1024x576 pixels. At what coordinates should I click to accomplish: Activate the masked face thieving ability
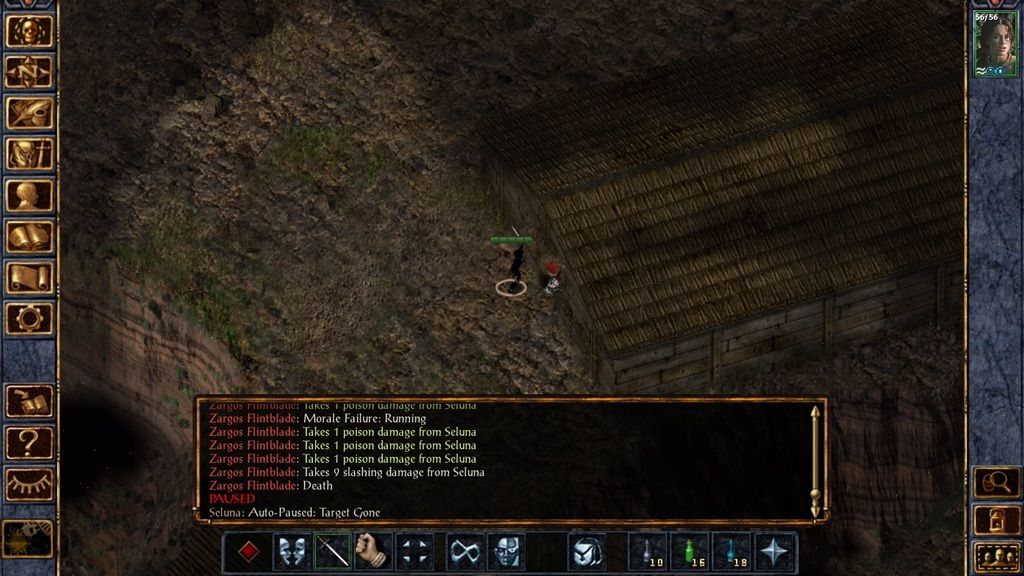[x=505, y=552]
